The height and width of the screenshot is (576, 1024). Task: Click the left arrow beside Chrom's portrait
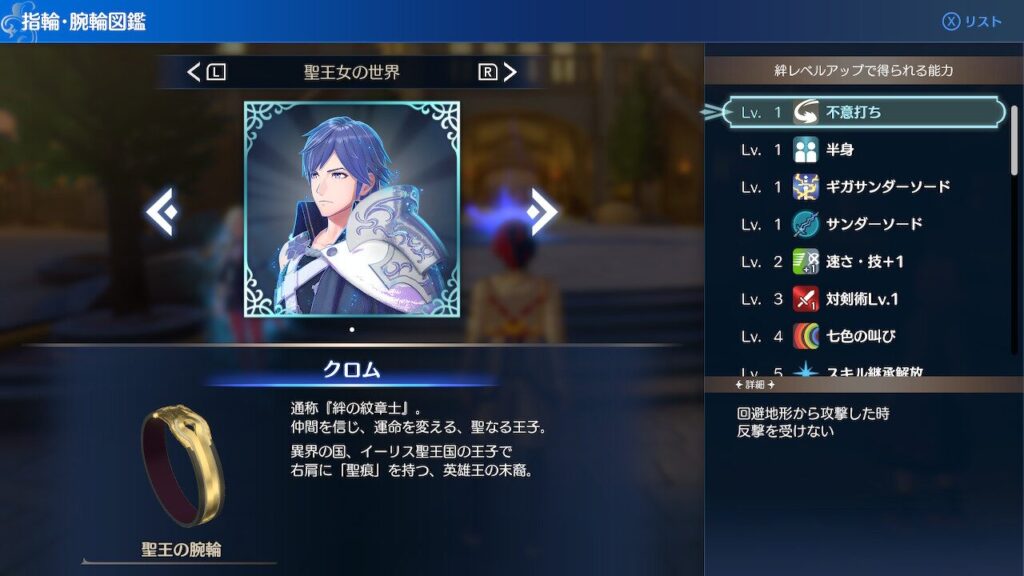(x=161, y=211)
